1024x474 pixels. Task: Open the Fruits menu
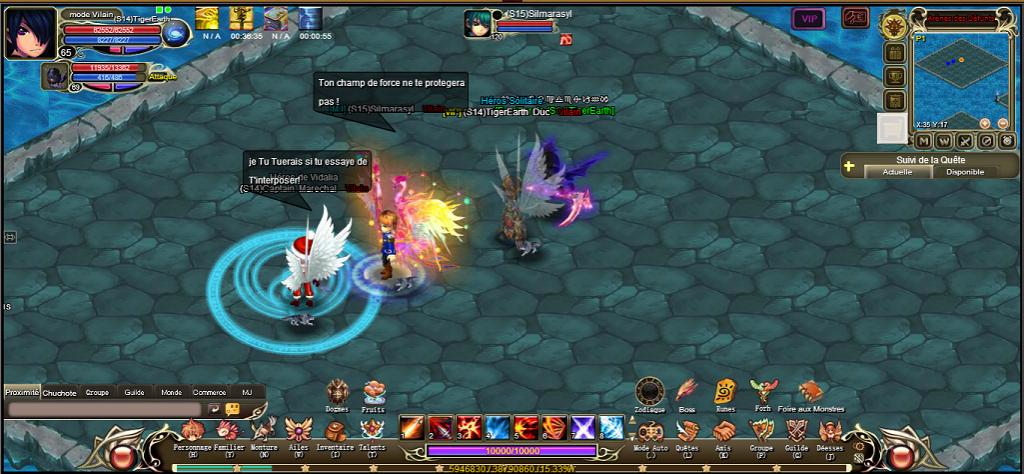[x=373, y=391]
